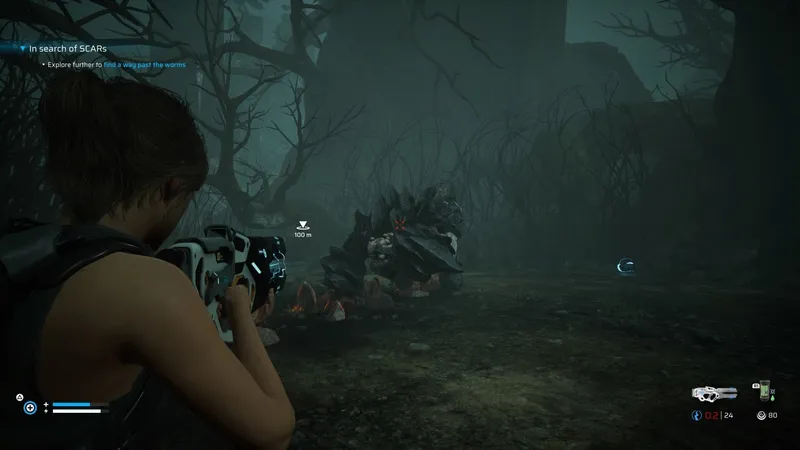Activate the circular heal ability icon
800x450 pixels.
31,408
